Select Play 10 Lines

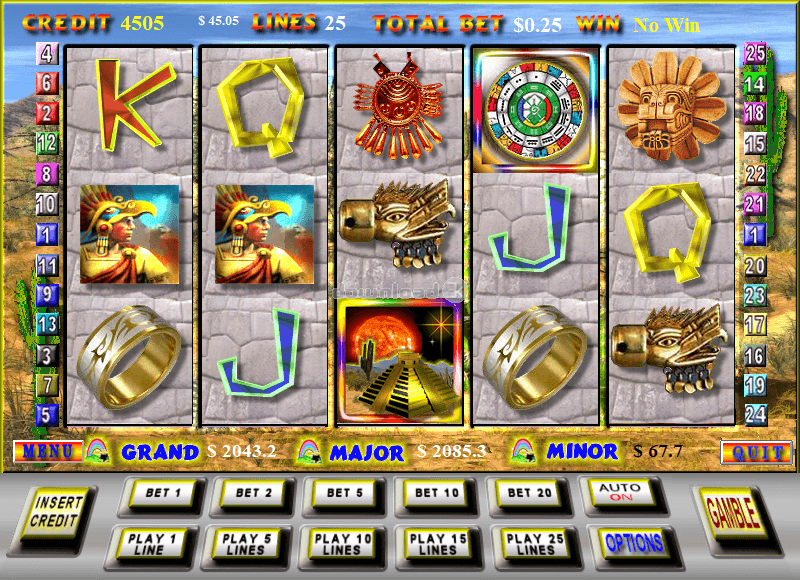pyautogui.click(x=342, y=543)
